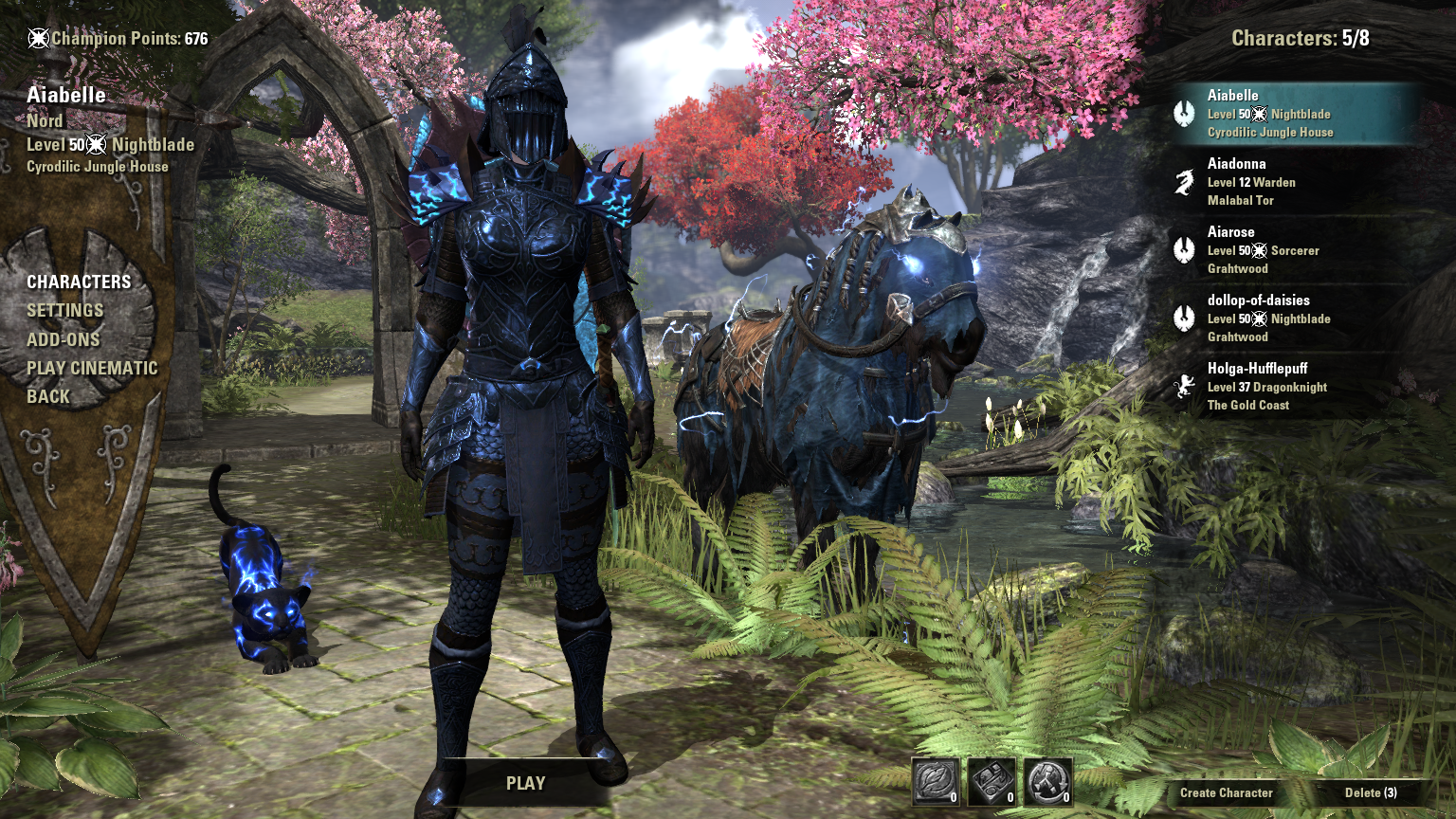
Task: Open the CHARACTERS menu entry
Action: [81, 282]
